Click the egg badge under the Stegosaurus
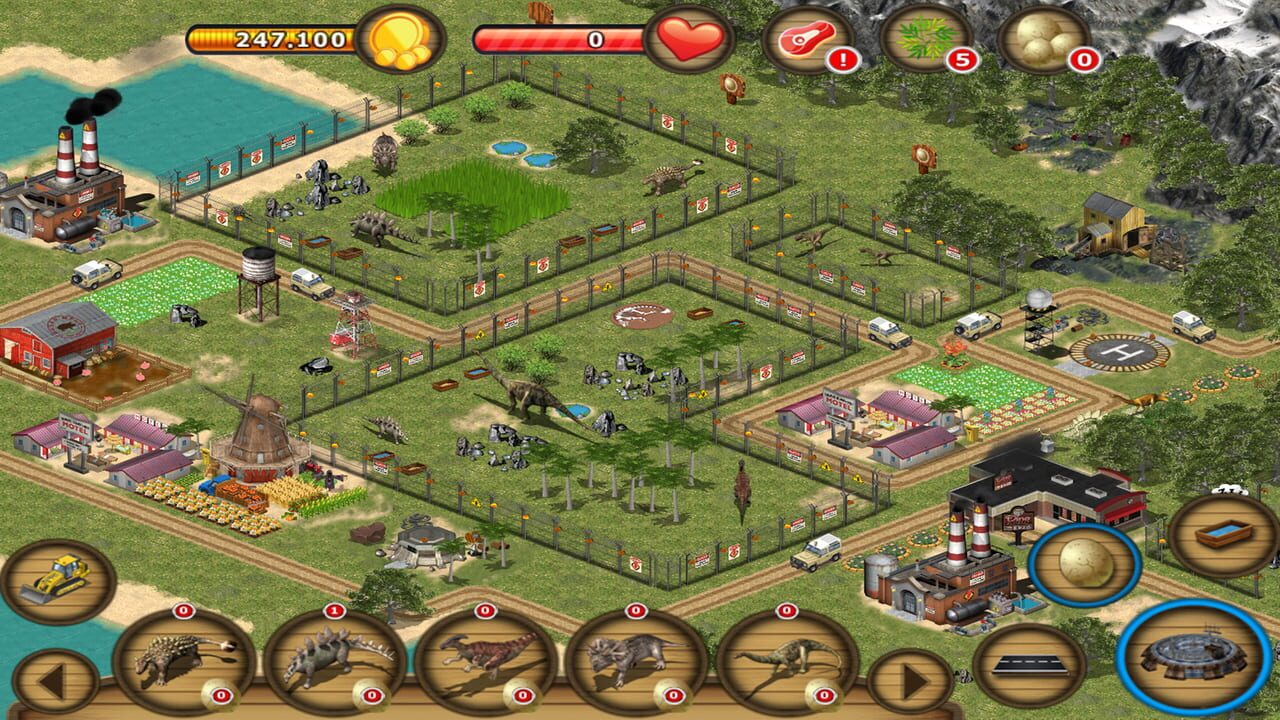 click(370, 697)
